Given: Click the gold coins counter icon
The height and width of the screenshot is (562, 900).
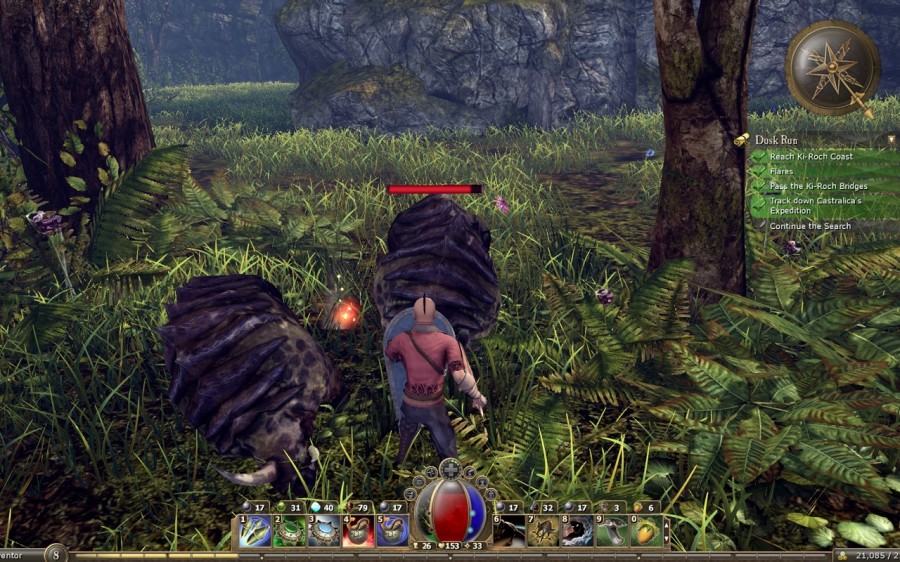Looking at the screenshot, I should (x=841, y=554).
